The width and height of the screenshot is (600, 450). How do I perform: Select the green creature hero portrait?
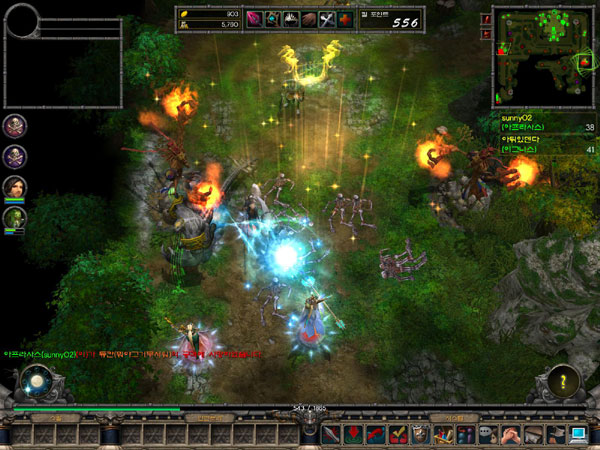[x=14, y=217]
